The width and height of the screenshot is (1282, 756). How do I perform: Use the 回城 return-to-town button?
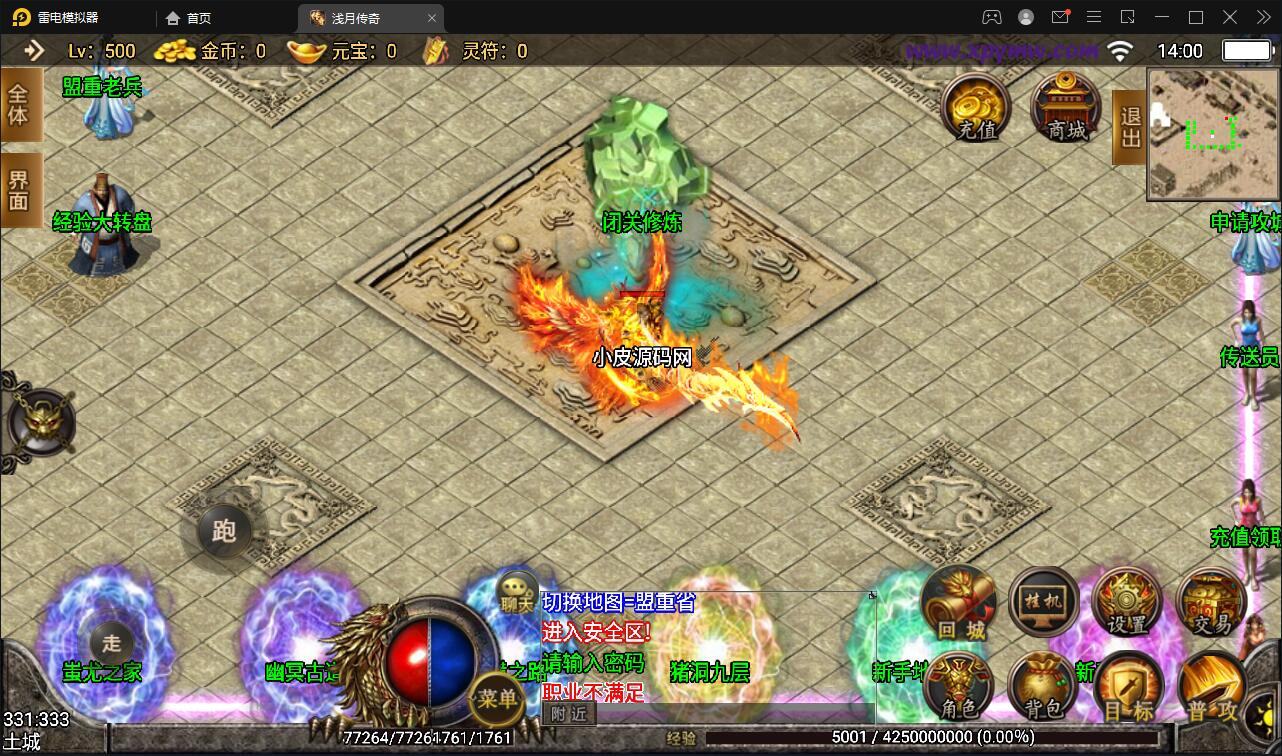coord(961,604)
